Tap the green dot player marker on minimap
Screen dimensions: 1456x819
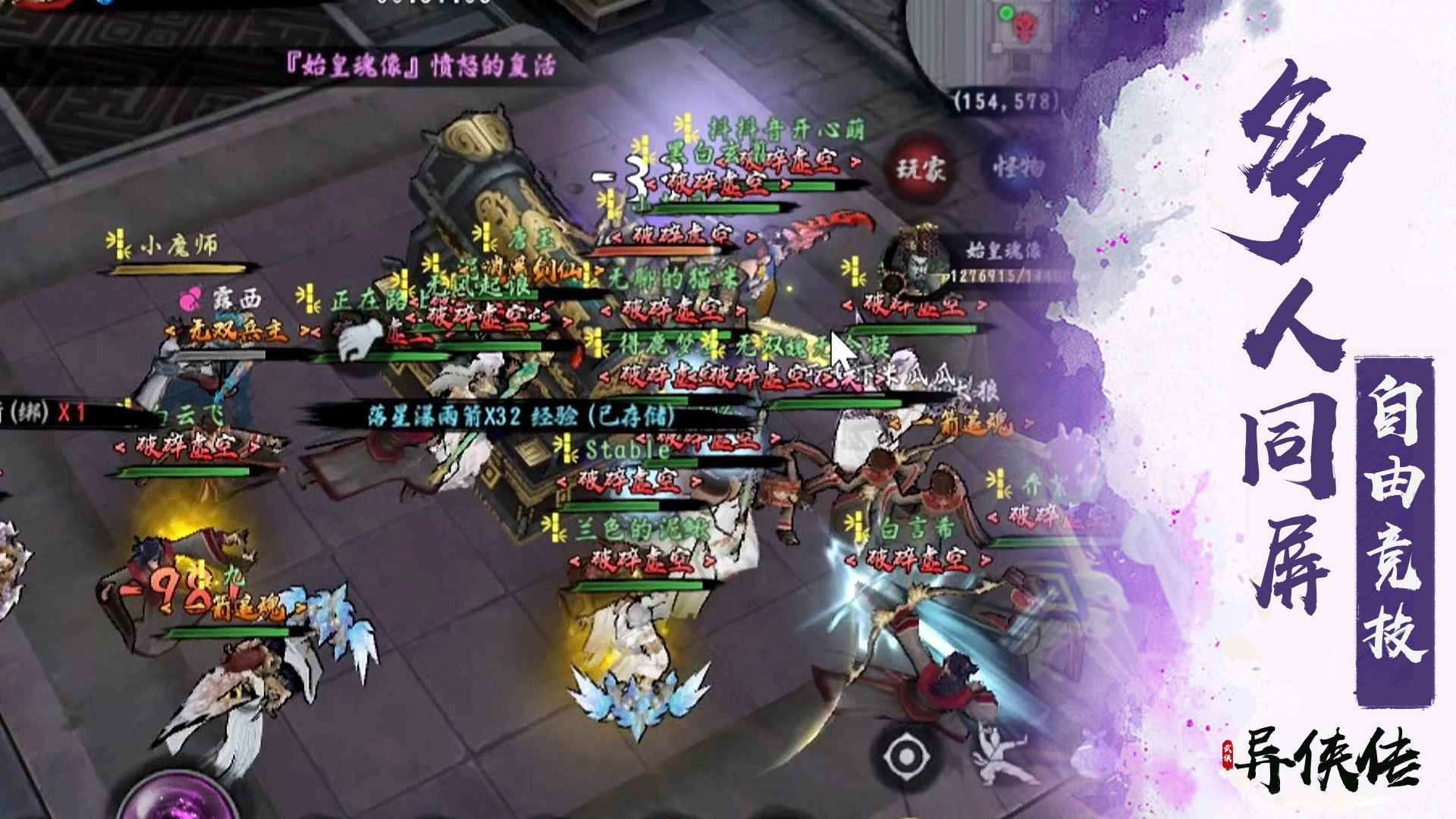coord(1006,14)
